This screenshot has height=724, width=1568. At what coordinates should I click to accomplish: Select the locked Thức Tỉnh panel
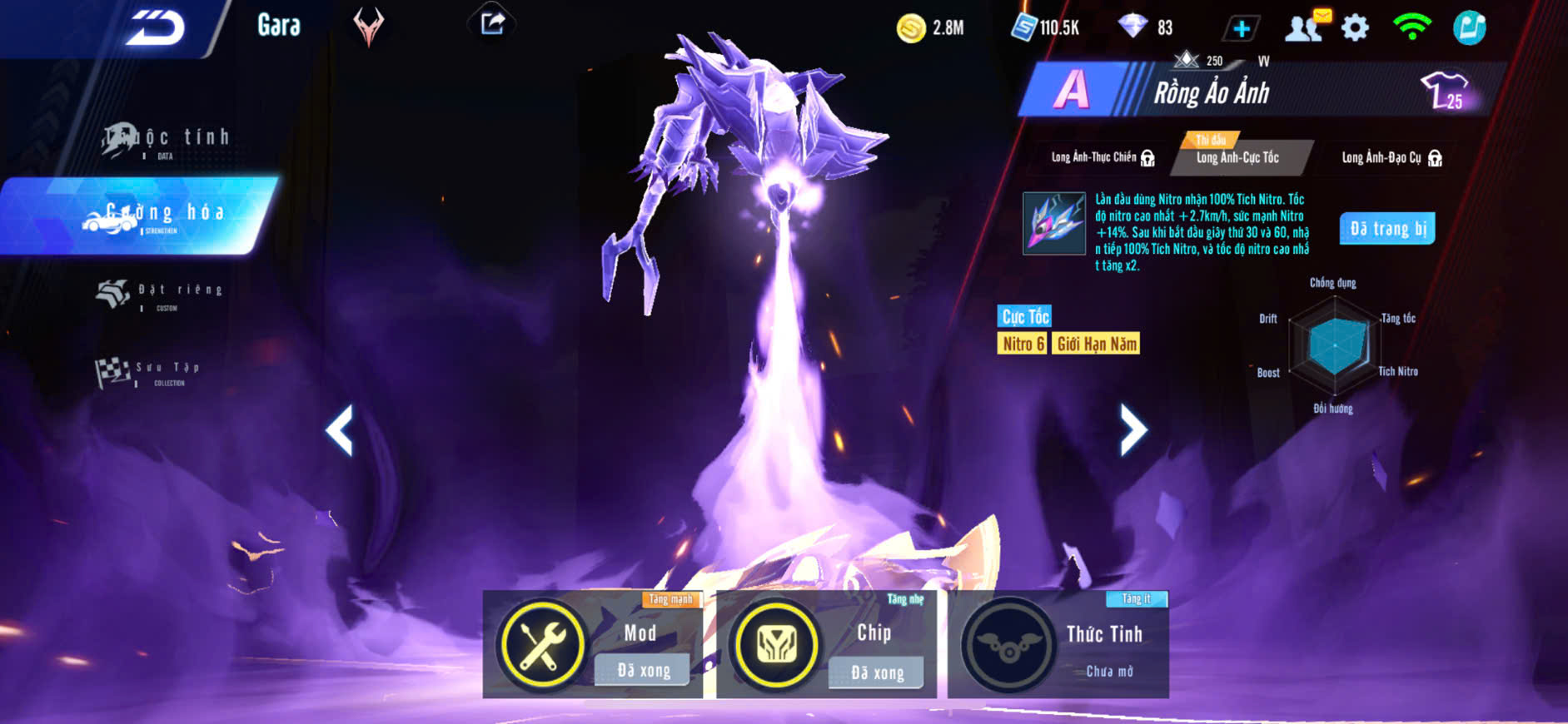point(1058,644)
